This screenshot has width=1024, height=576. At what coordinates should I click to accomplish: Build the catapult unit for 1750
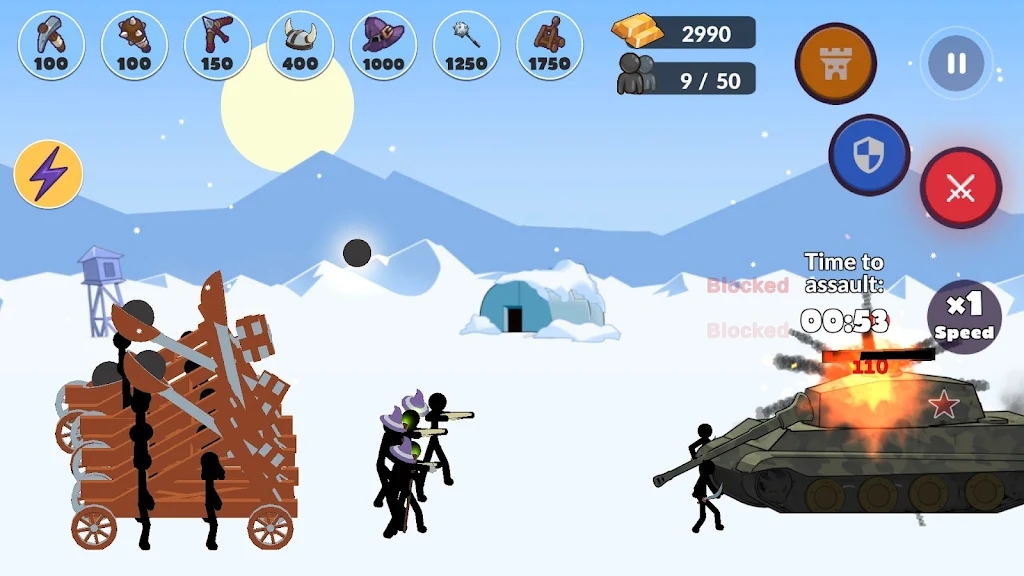click(549, 44)
